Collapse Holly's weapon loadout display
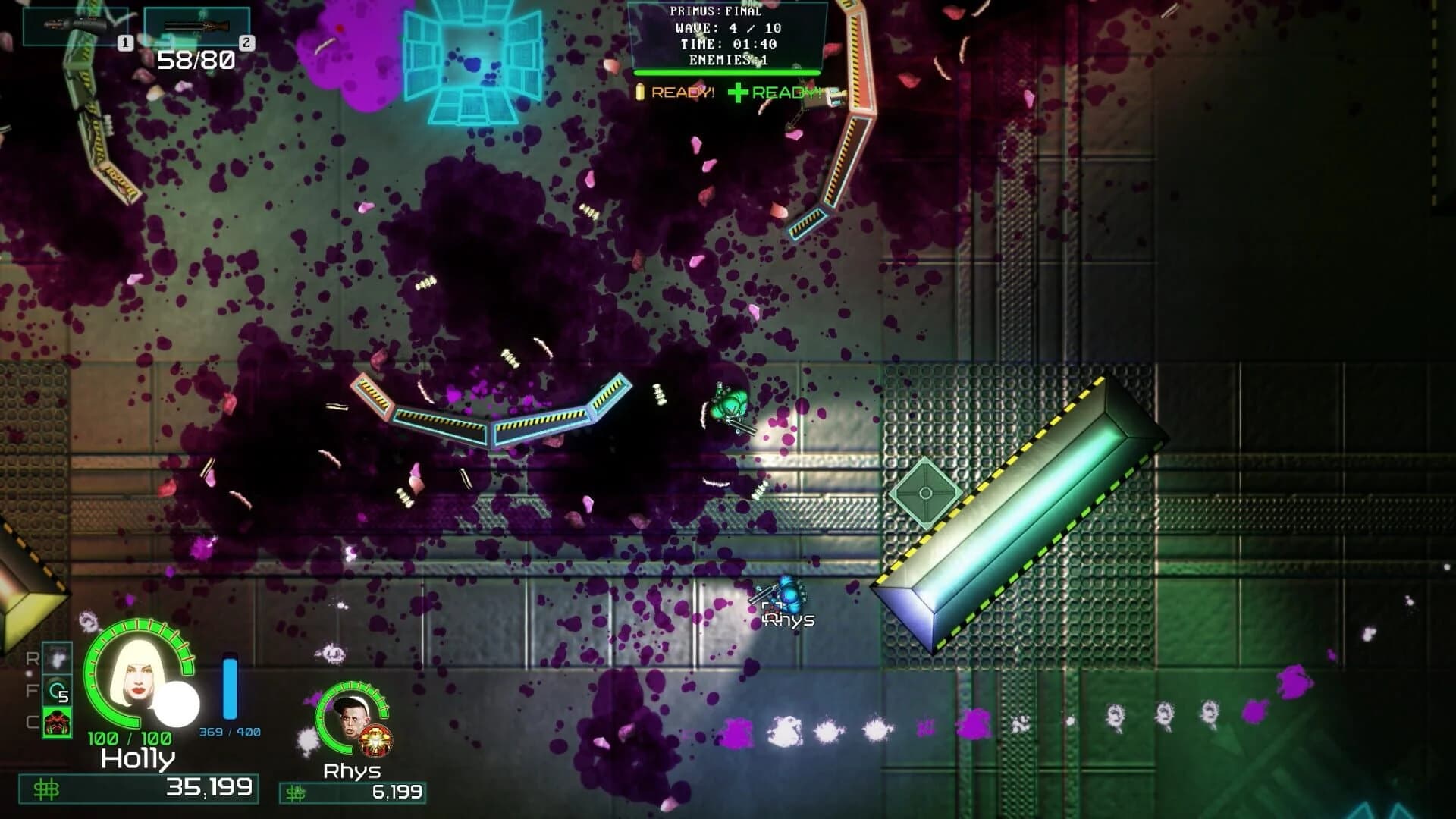 pos(136,25)
